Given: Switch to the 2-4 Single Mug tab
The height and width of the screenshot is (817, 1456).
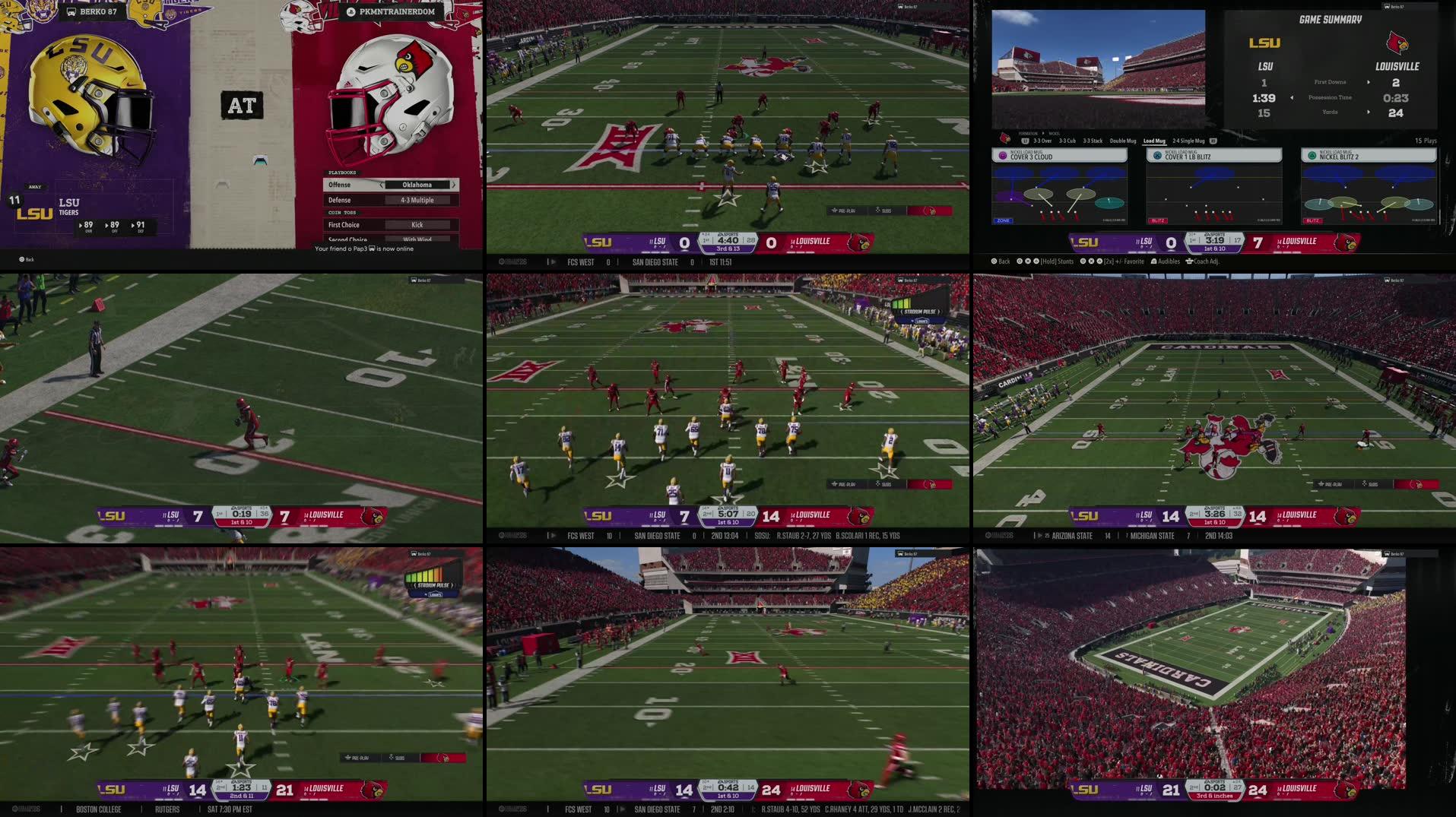Looking at the screenshot, I should 1188,141.
